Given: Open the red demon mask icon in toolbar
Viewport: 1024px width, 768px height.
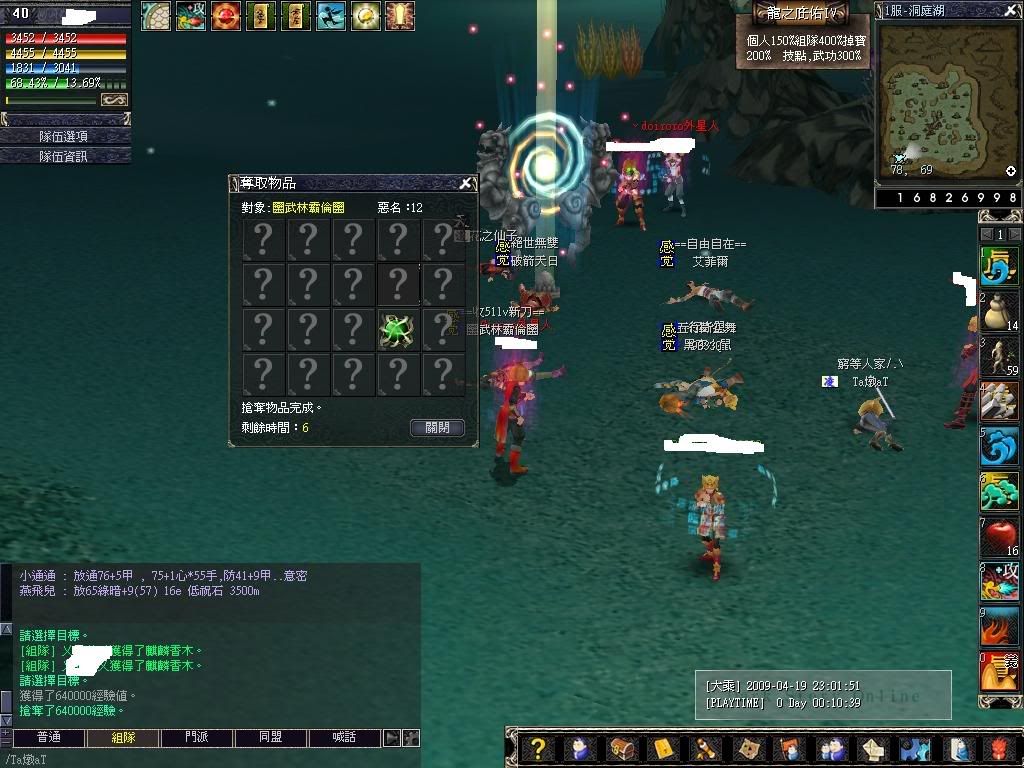Looking at the screenshot, I should point(998,749).
